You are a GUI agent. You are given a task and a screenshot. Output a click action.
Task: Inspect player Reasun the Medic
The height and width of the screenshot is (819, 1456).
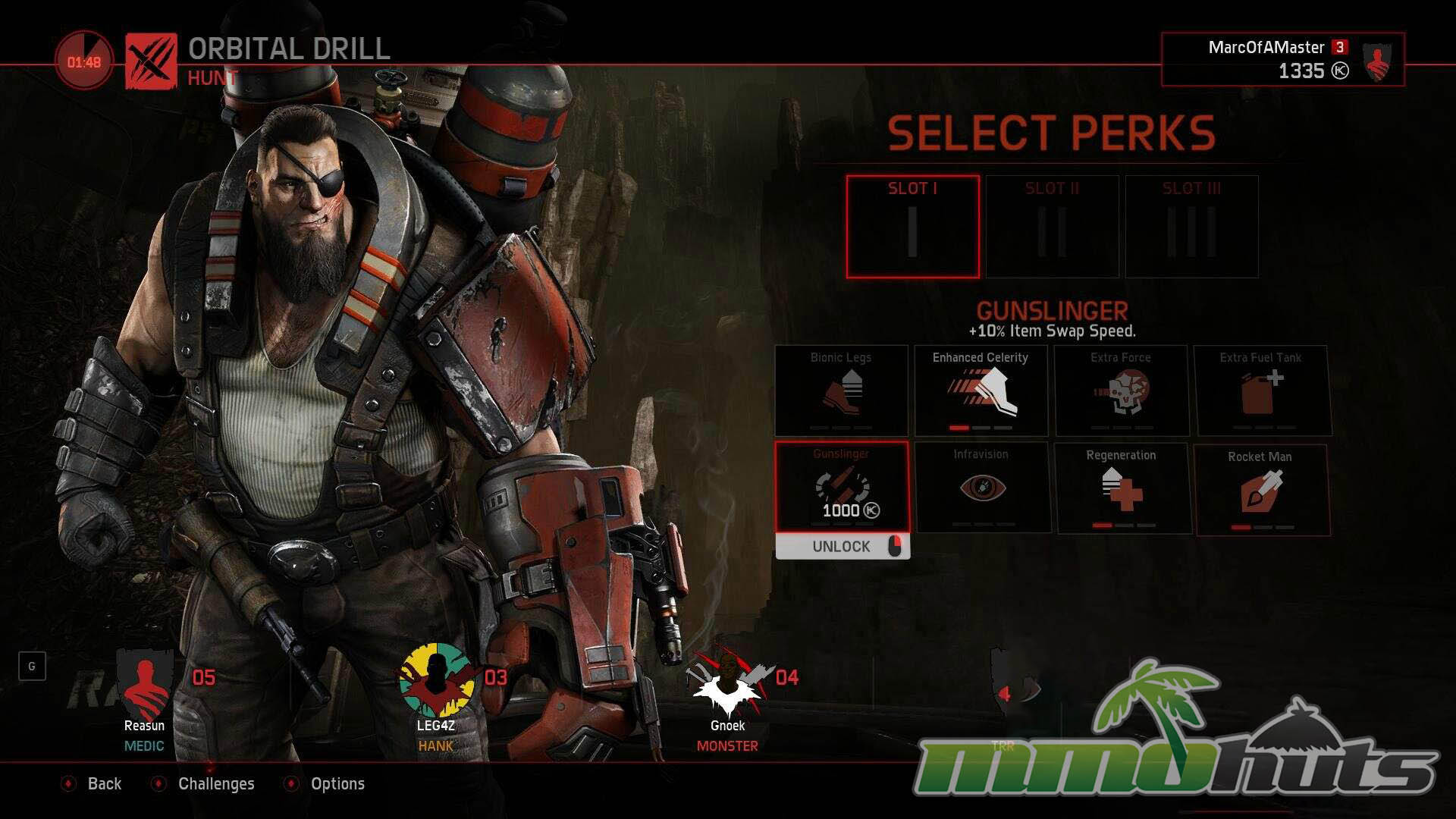click(145, 698)
